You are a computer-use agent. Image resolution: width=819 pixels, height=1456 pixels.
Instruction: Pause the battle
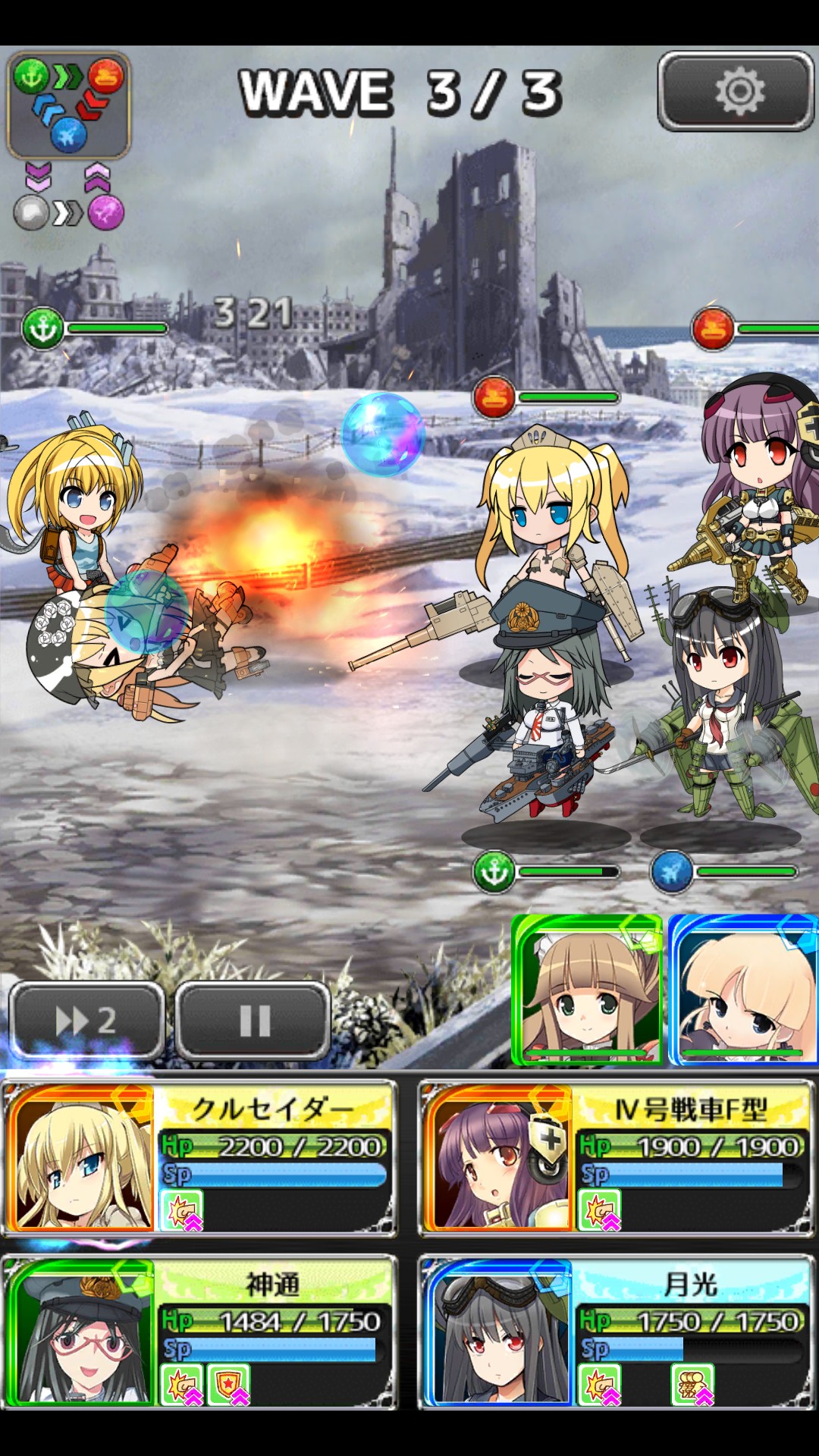253,1020
